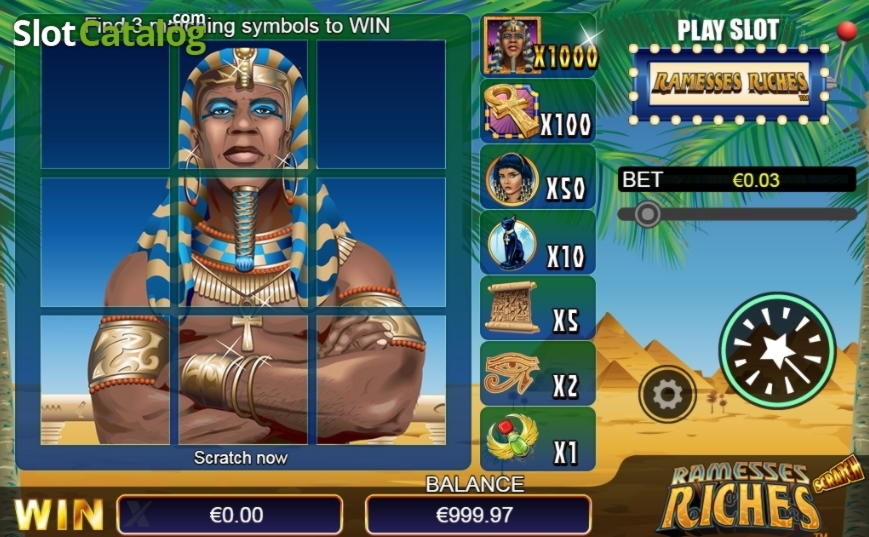869x537 pixels.
Task: Select the pharaoh x1000 paytable entry
Action: [x=538, y=47]
